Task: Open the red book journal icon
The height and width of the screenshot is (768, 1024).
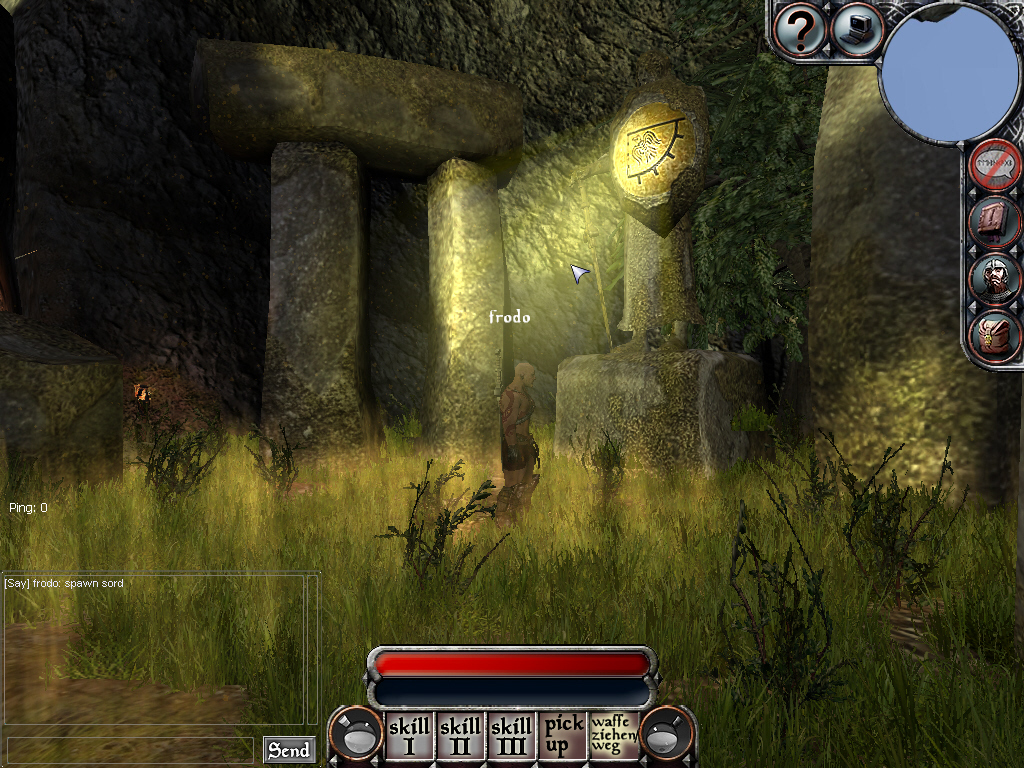Action: 996,221
